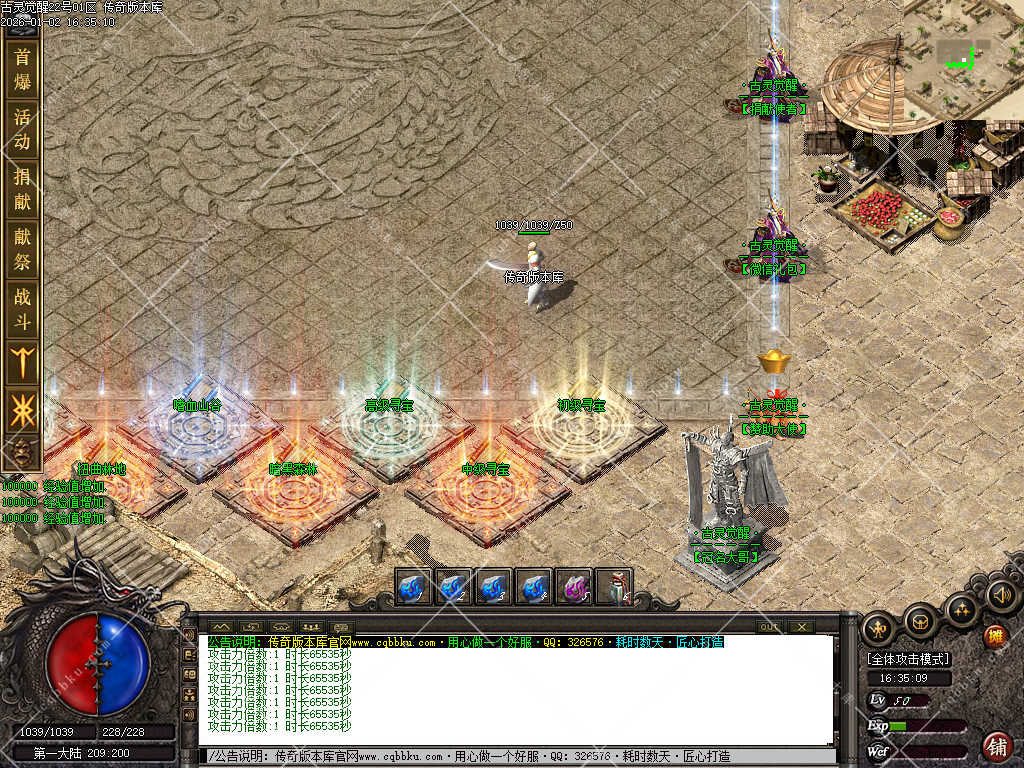Open the skills three-star round button

click(x=961, y=608)
